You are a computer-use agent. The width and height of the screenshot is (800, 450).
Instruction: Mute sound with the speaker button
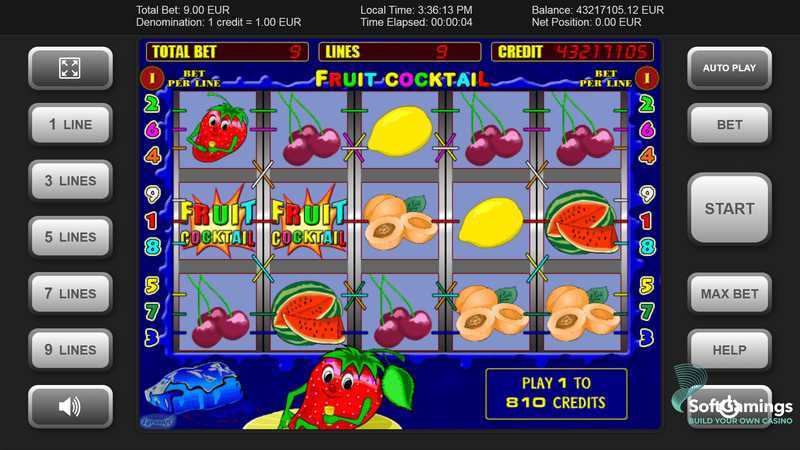[x=70, y=406]
